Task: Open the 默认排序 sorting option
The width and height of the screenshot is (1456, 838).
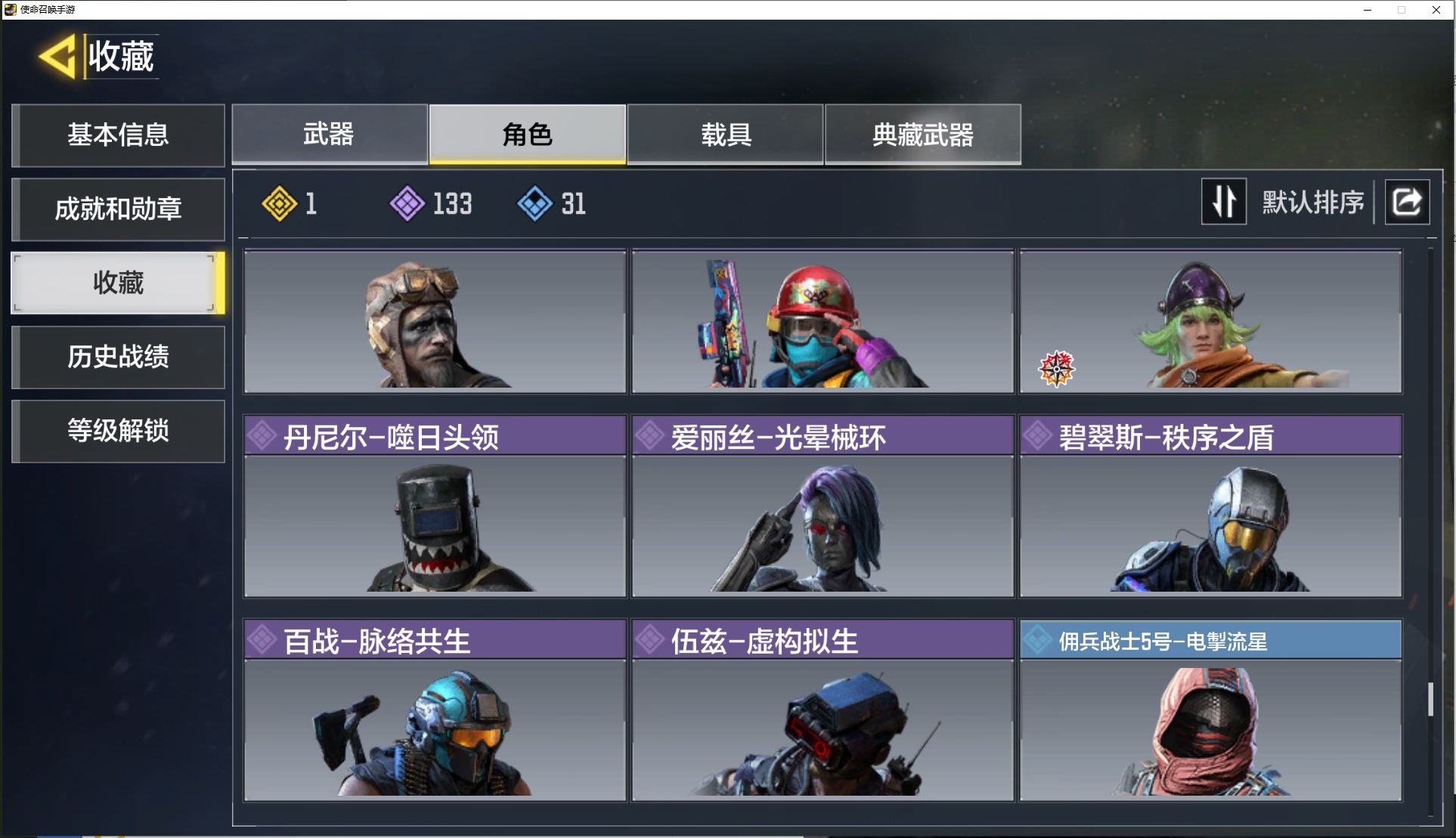Action: coord(1313,203)
